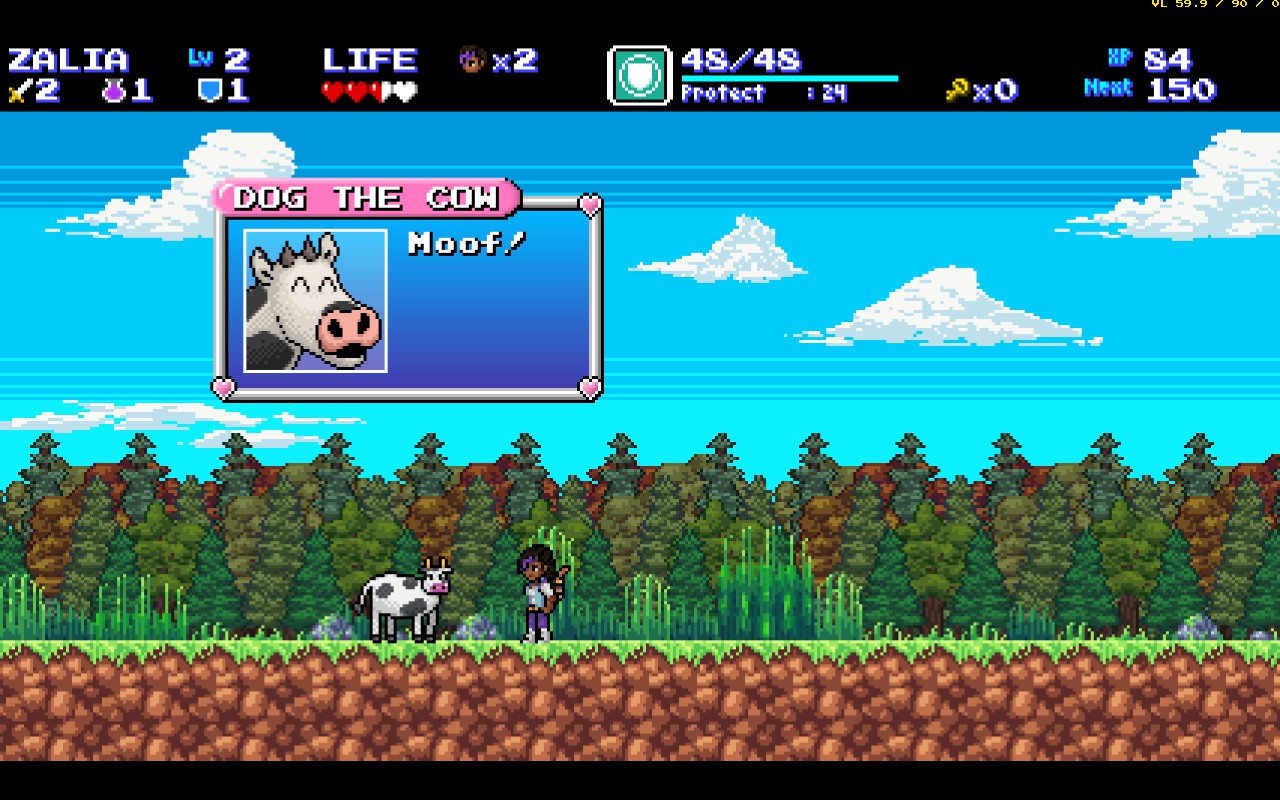The height and width of the screenshot is (800, 1280).
Task: Click the blue shield defense icon
Action: (209, 91)
